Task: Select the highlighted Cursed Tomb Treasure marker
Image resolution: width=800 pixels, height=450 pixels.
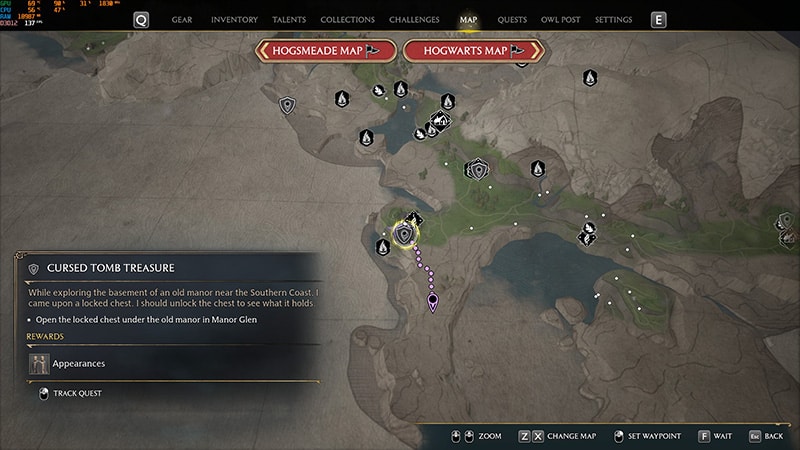Action: pyautogui.click(x=405, y=234)
